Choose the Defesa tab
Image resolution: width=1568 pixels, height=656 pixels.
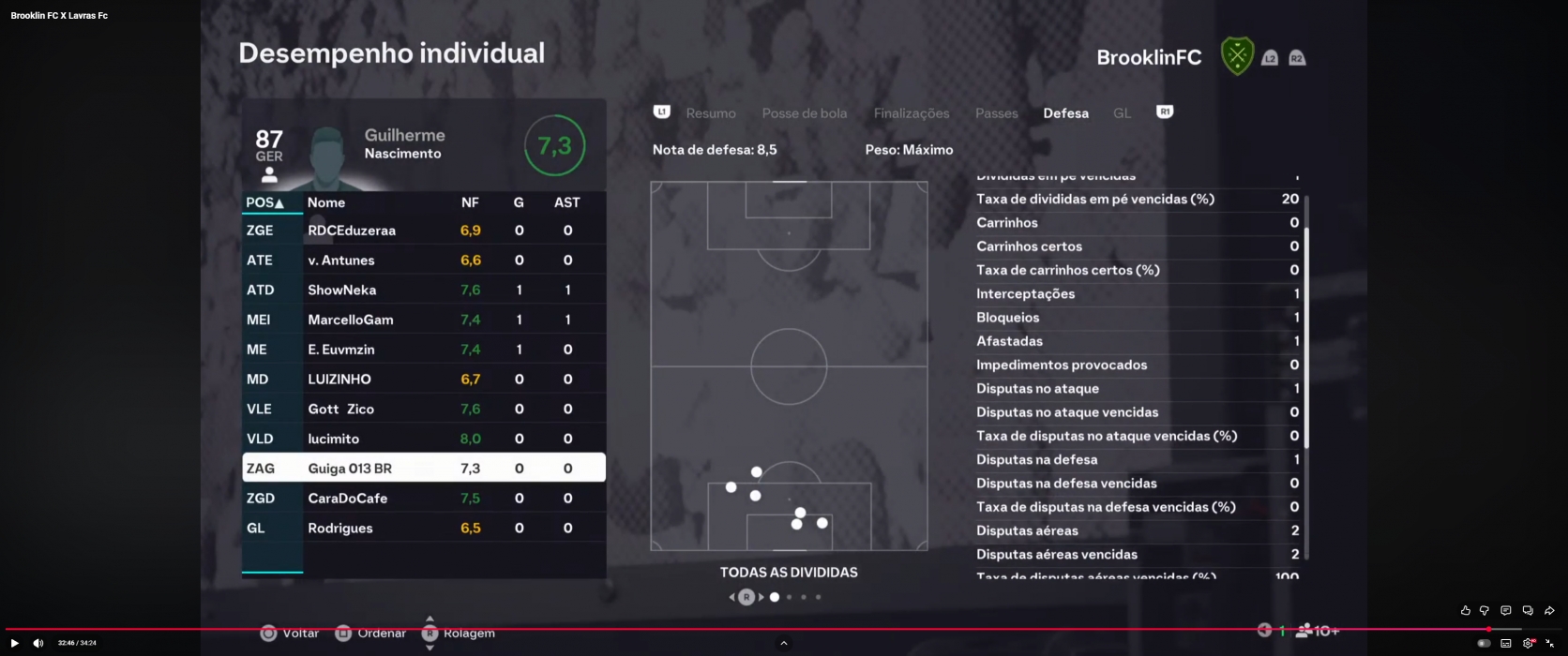[x=1065, y=113]
